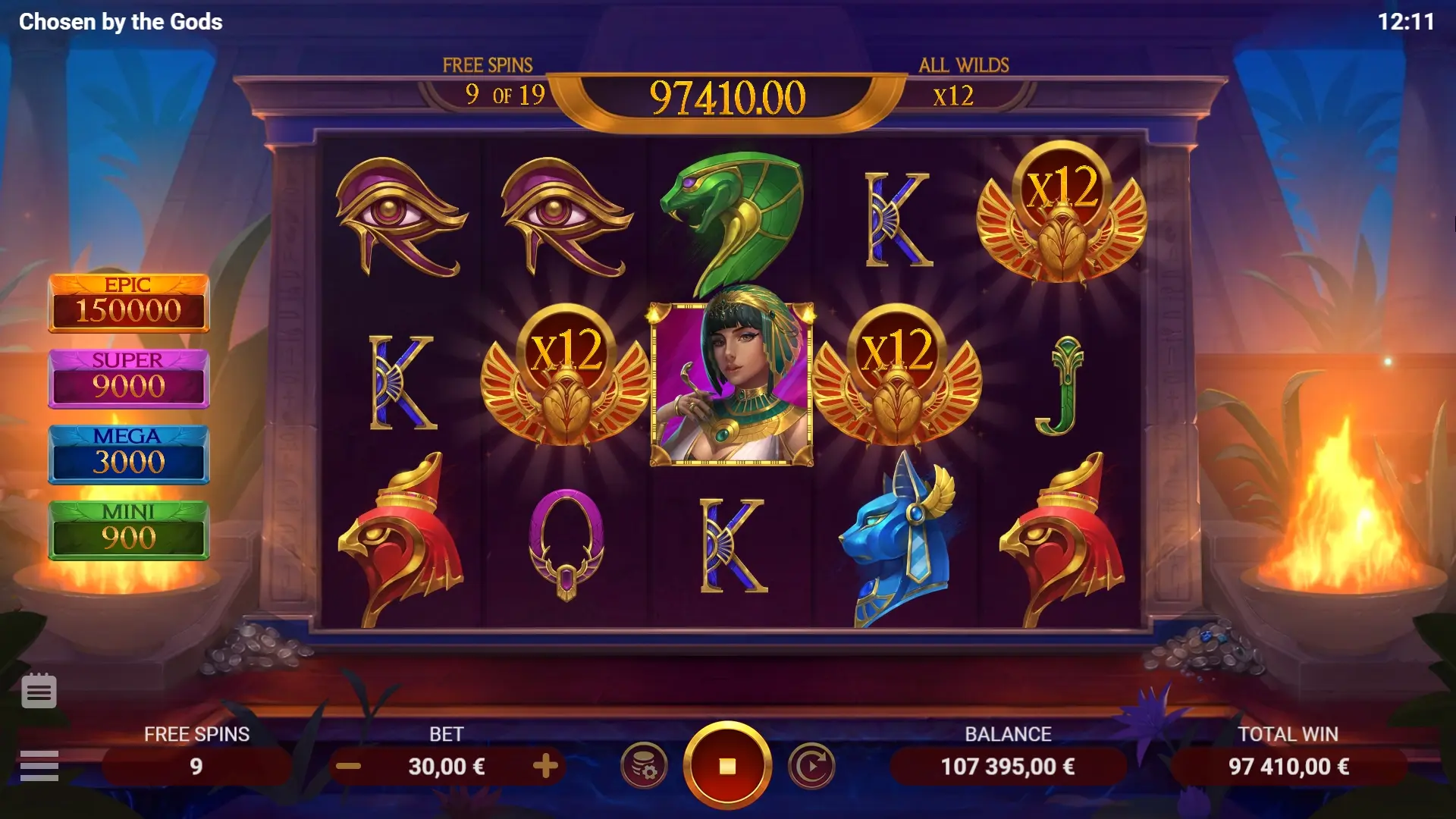Decrease the bet with the minus button
Screen dimensions: 1456x819
348,766
